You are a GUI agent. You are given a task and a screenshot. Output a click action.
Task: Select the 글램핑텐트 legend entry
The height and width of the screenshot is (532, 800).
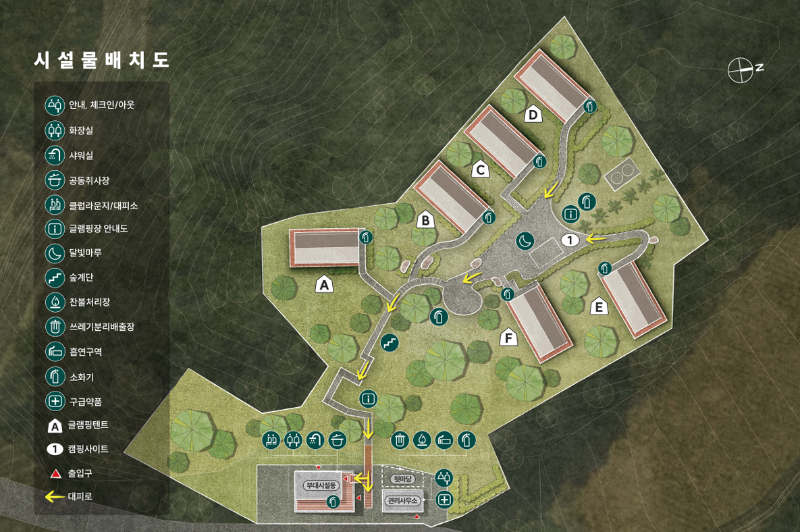(86, 425)
